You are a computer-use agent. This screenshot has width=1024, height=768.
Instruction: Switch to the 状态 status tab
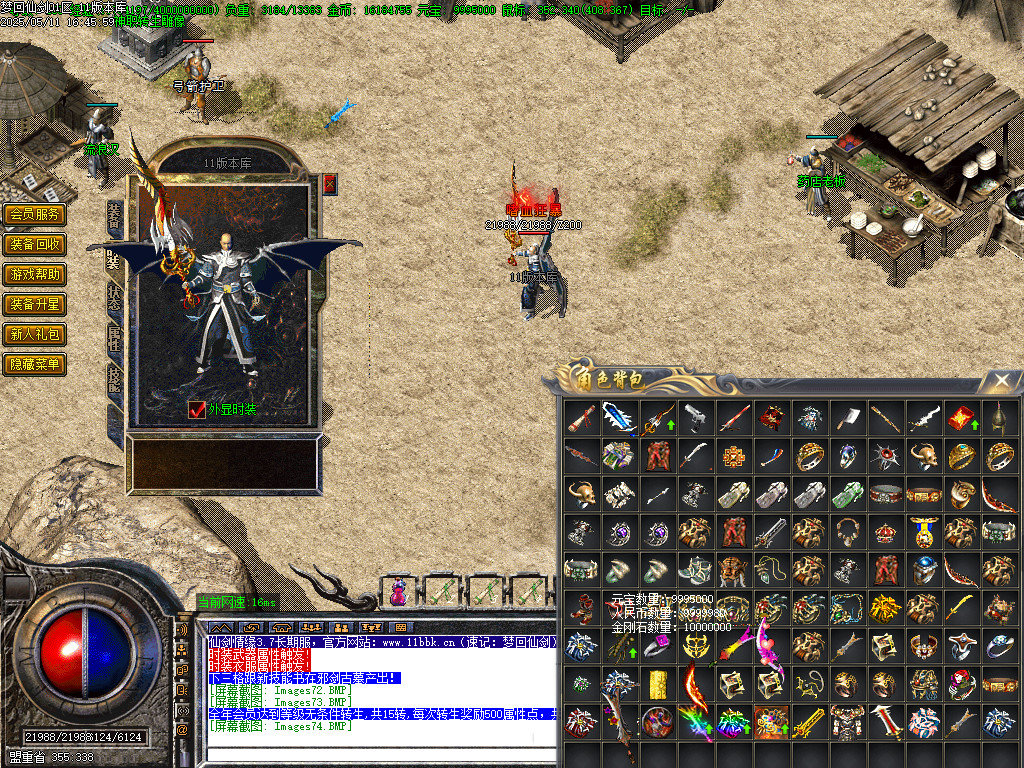point(114,298)
